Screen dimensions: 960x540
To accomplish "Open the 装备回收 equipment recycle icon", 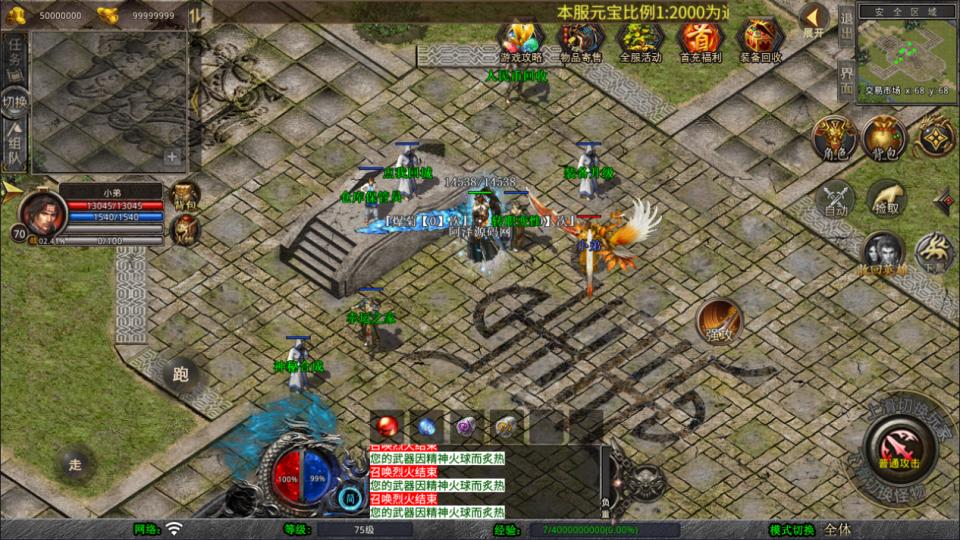I will point(761,40).
